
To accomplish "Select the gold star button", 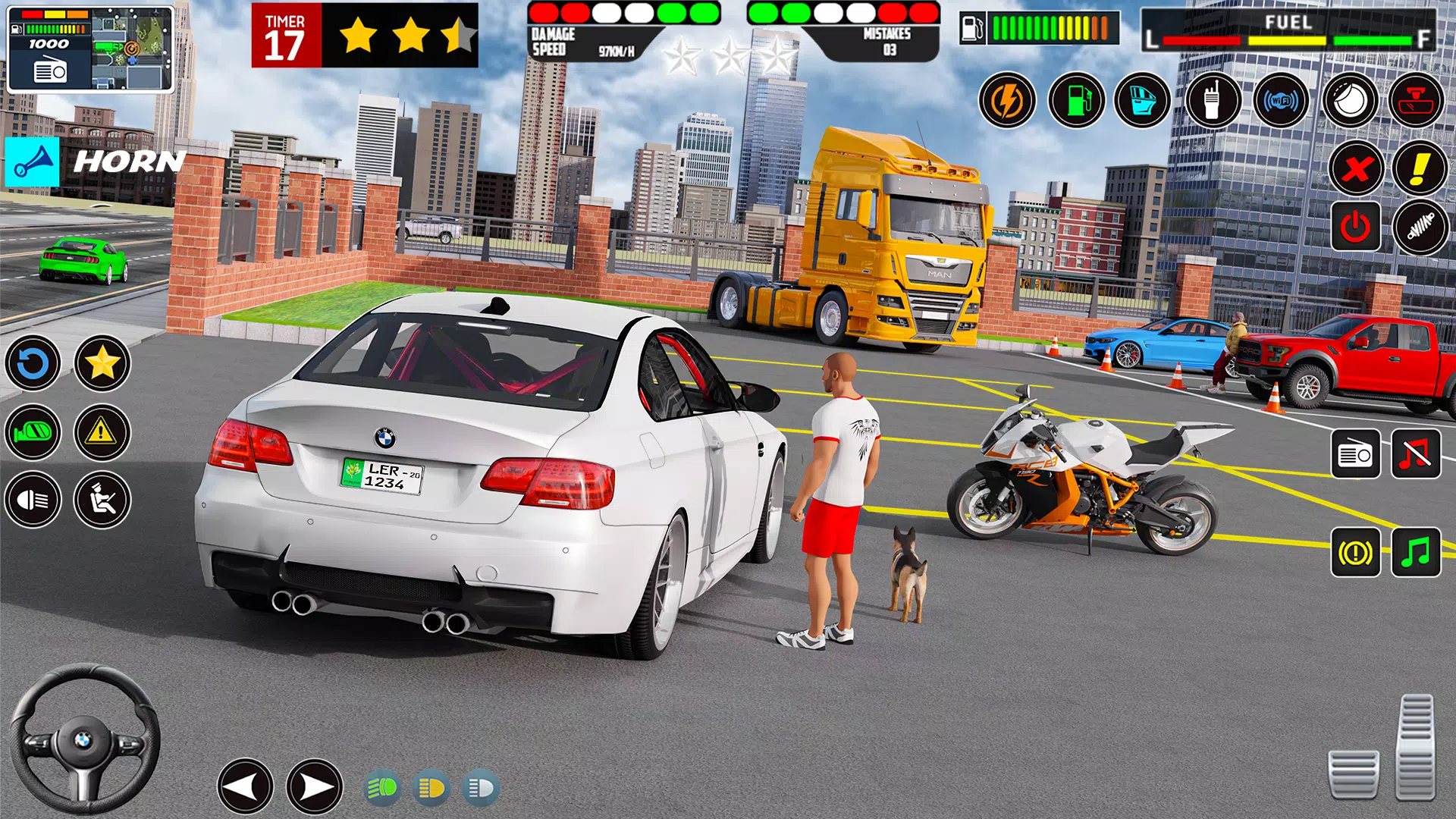I will click(x=102, y=364).
